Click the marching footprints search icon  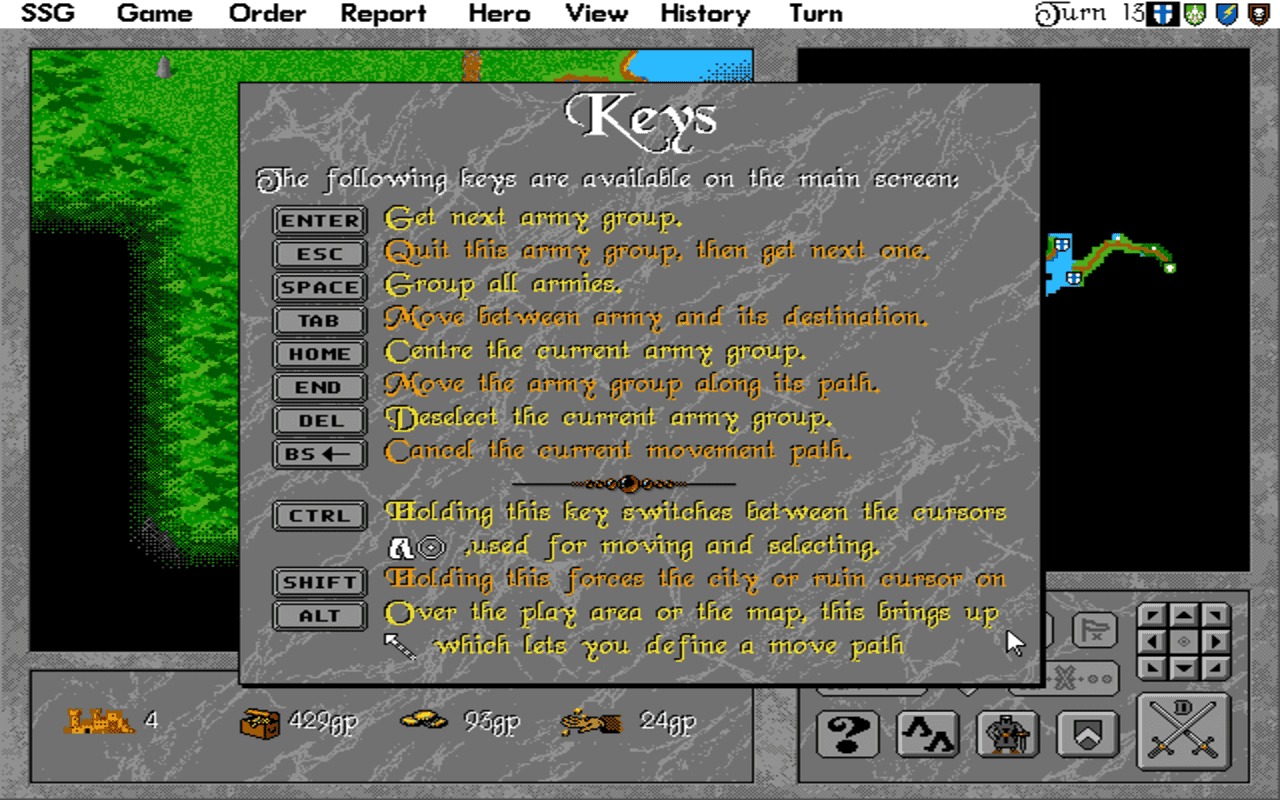[x=930, y=733]
